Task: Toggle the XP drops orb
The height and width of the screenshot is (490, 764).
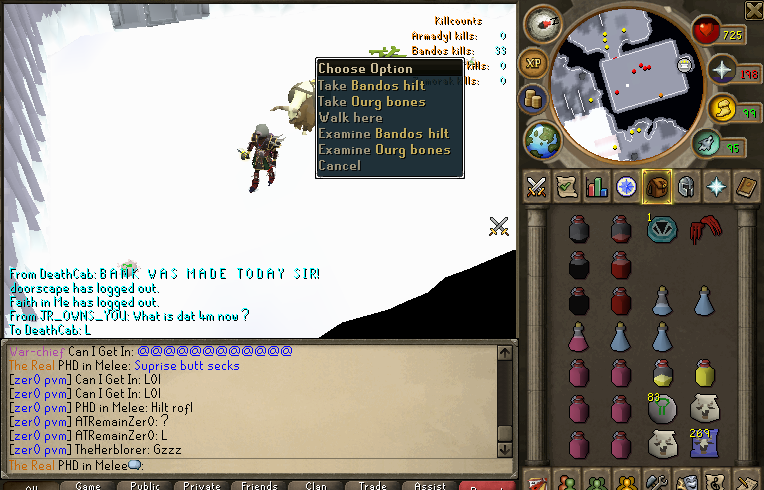Action: [535, 61]
